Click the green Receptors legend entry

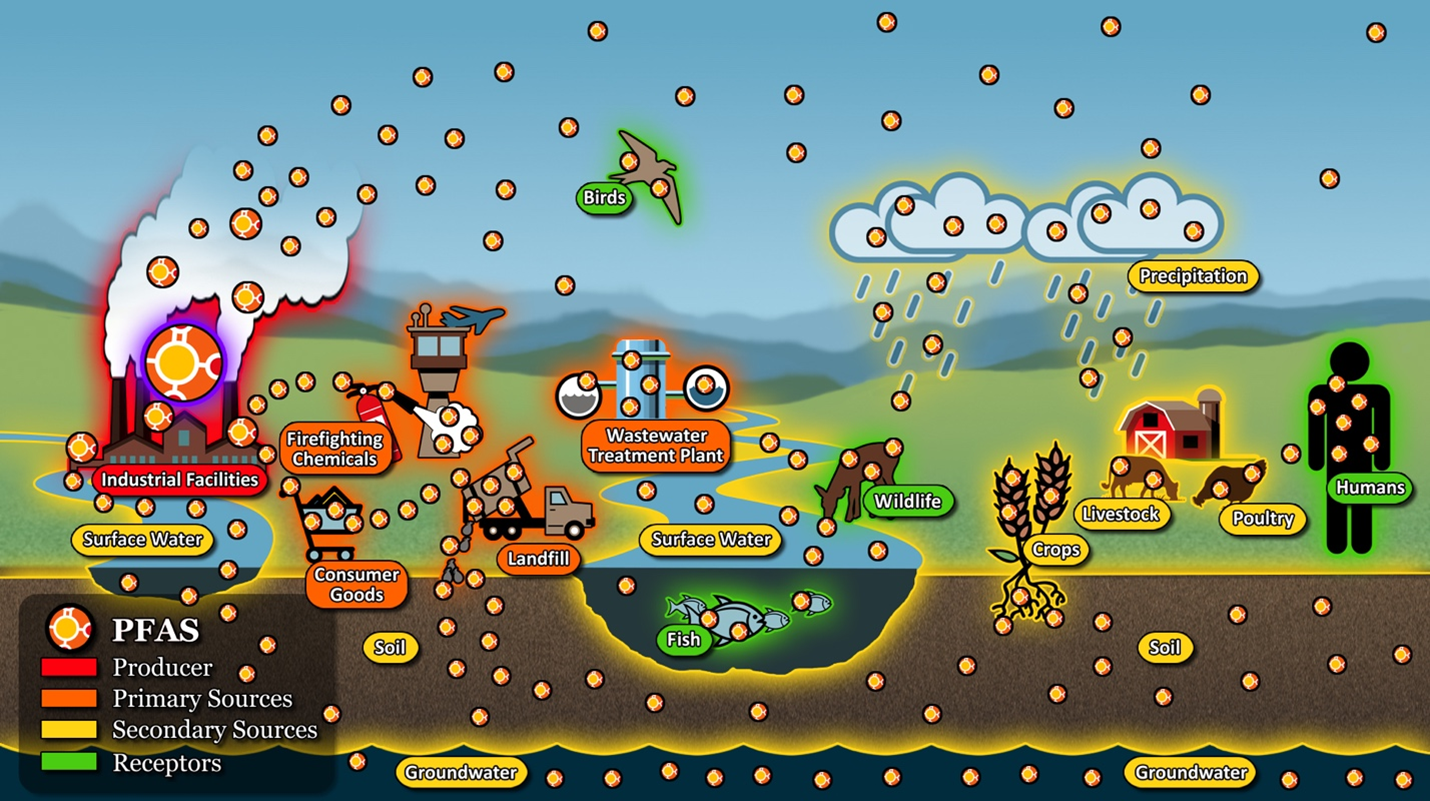[x=69, y=762]
